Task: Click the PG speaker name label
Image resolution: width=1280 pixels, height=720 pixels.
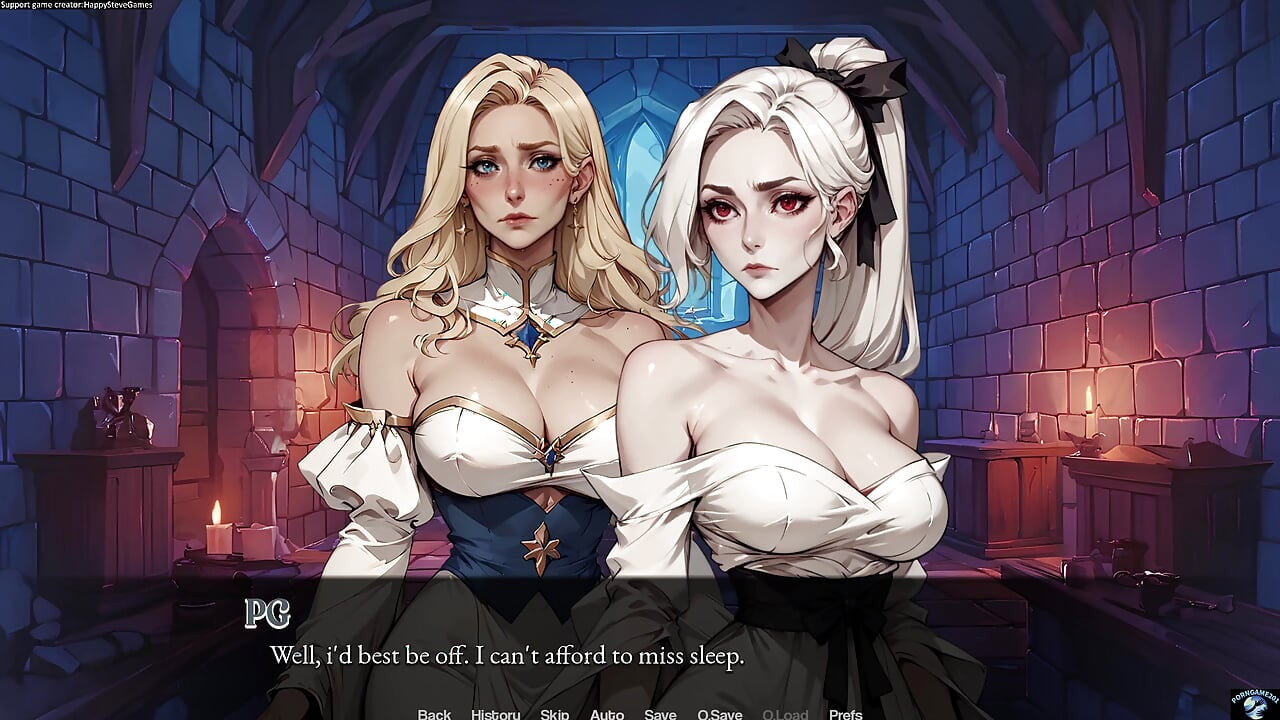Action: click(268, 612)
